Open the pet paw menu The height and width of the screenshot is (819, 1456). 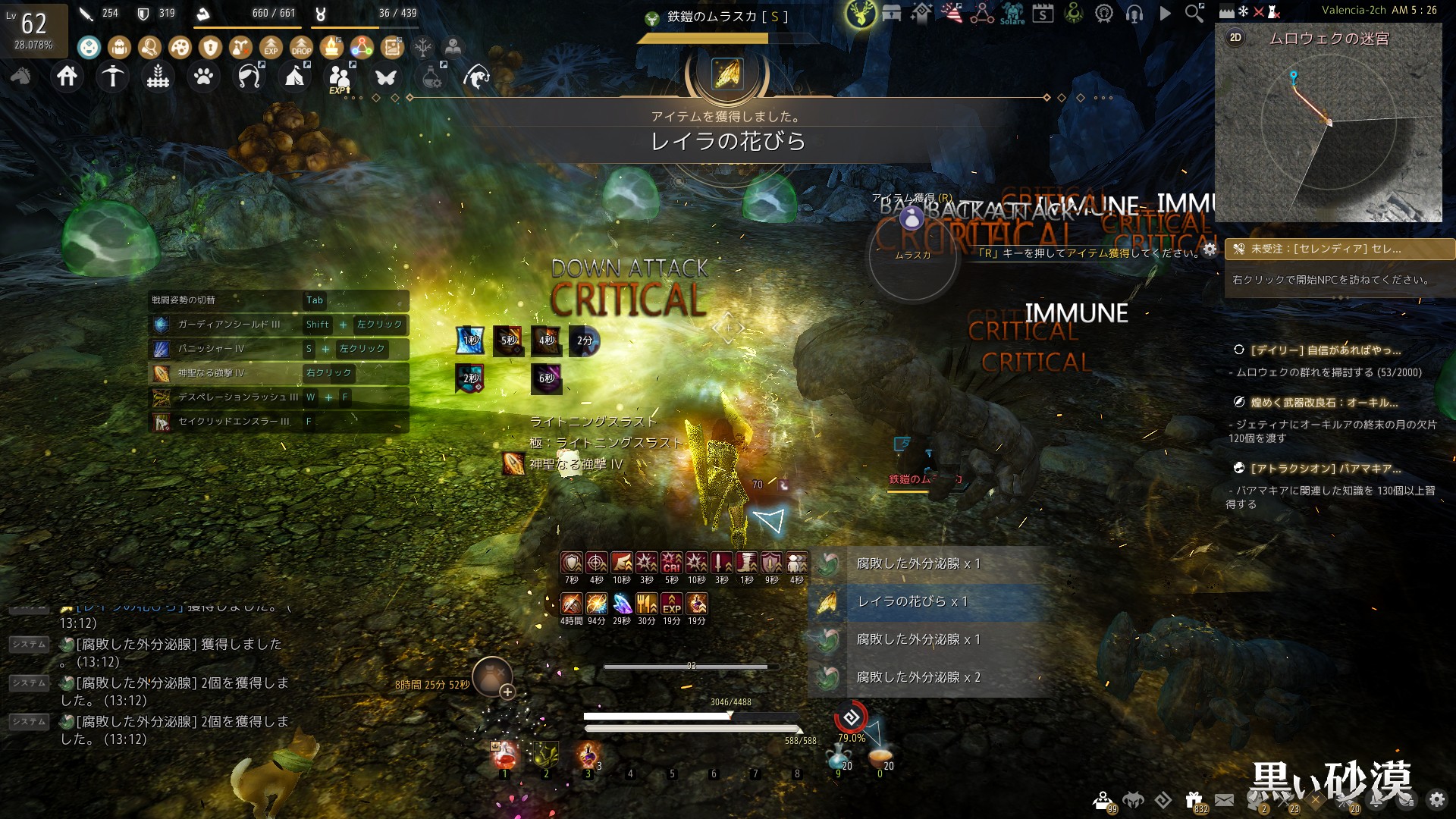point(203,77)
